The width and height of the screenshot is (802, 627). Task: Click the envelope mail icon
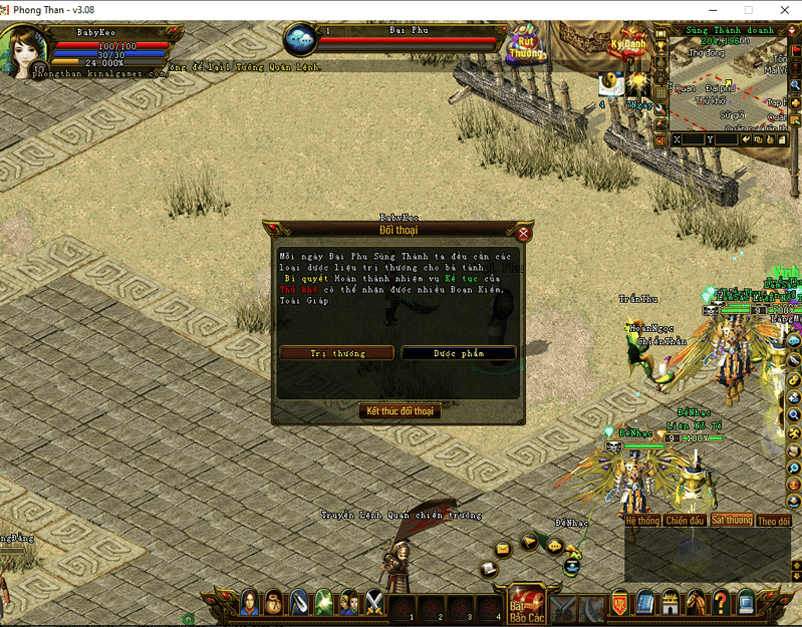tap(502, 548)
